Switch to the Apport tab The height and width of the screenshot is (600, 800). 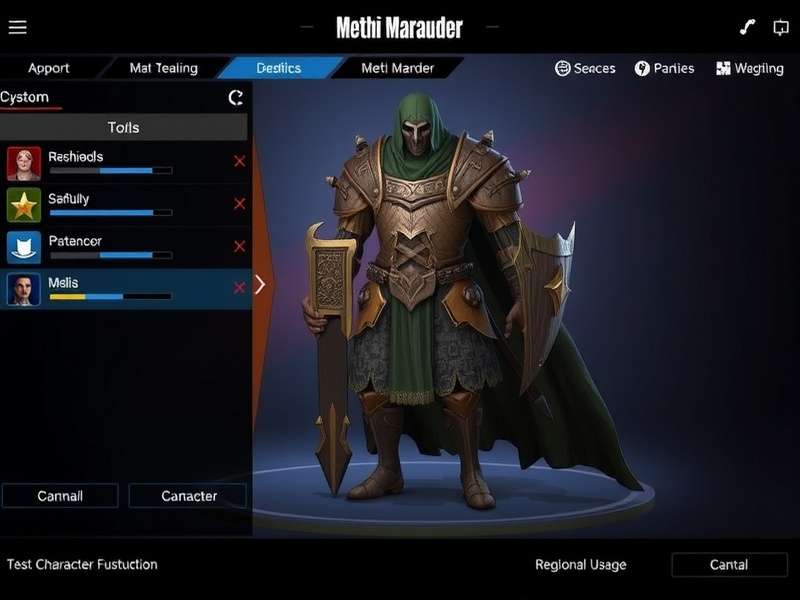click(49, 68)
